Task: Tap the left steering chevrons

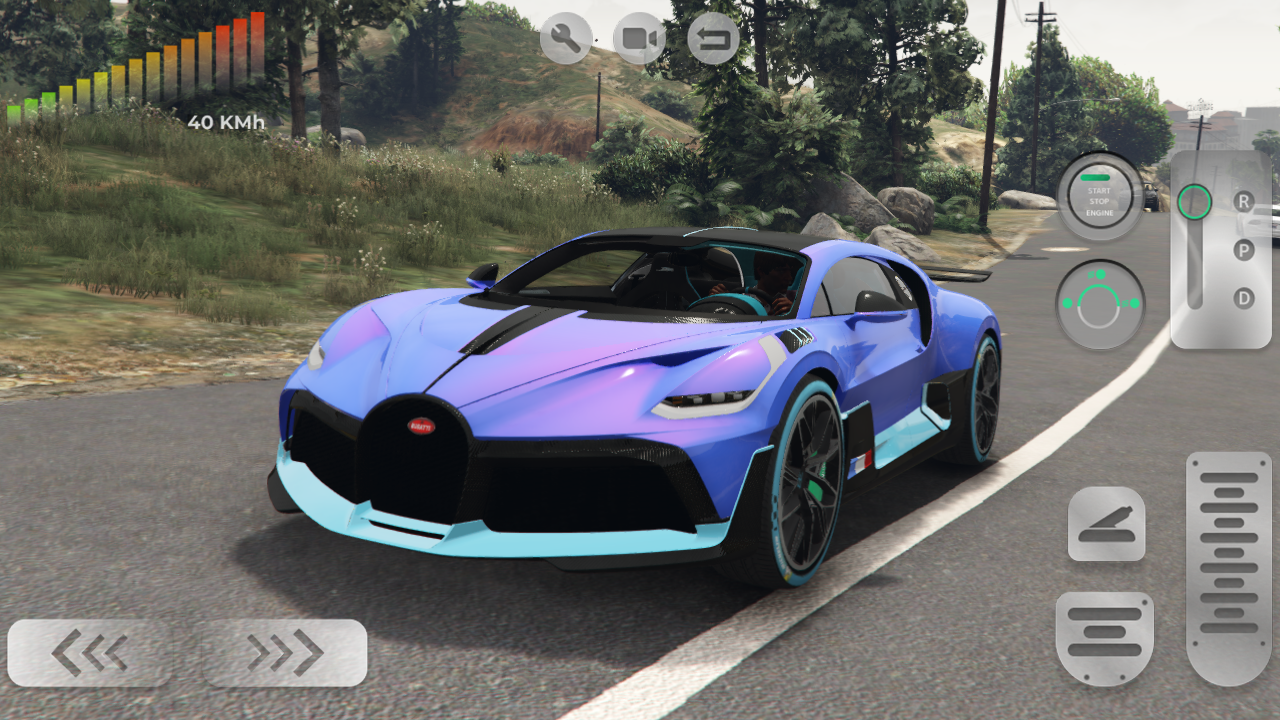Action: (88, 651)
